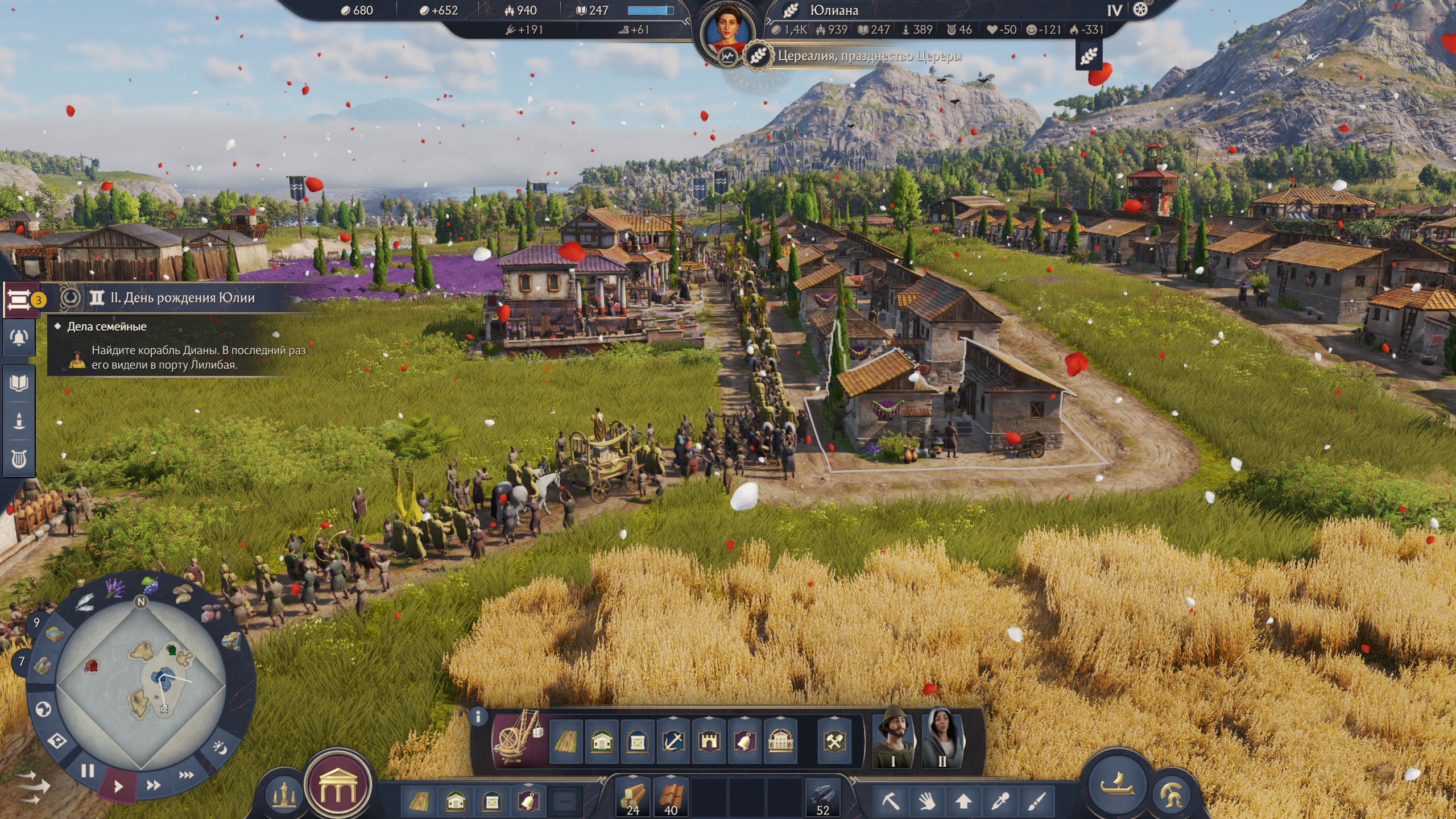
Task: Choose the fortification wall building category
Action: (710, 741)
